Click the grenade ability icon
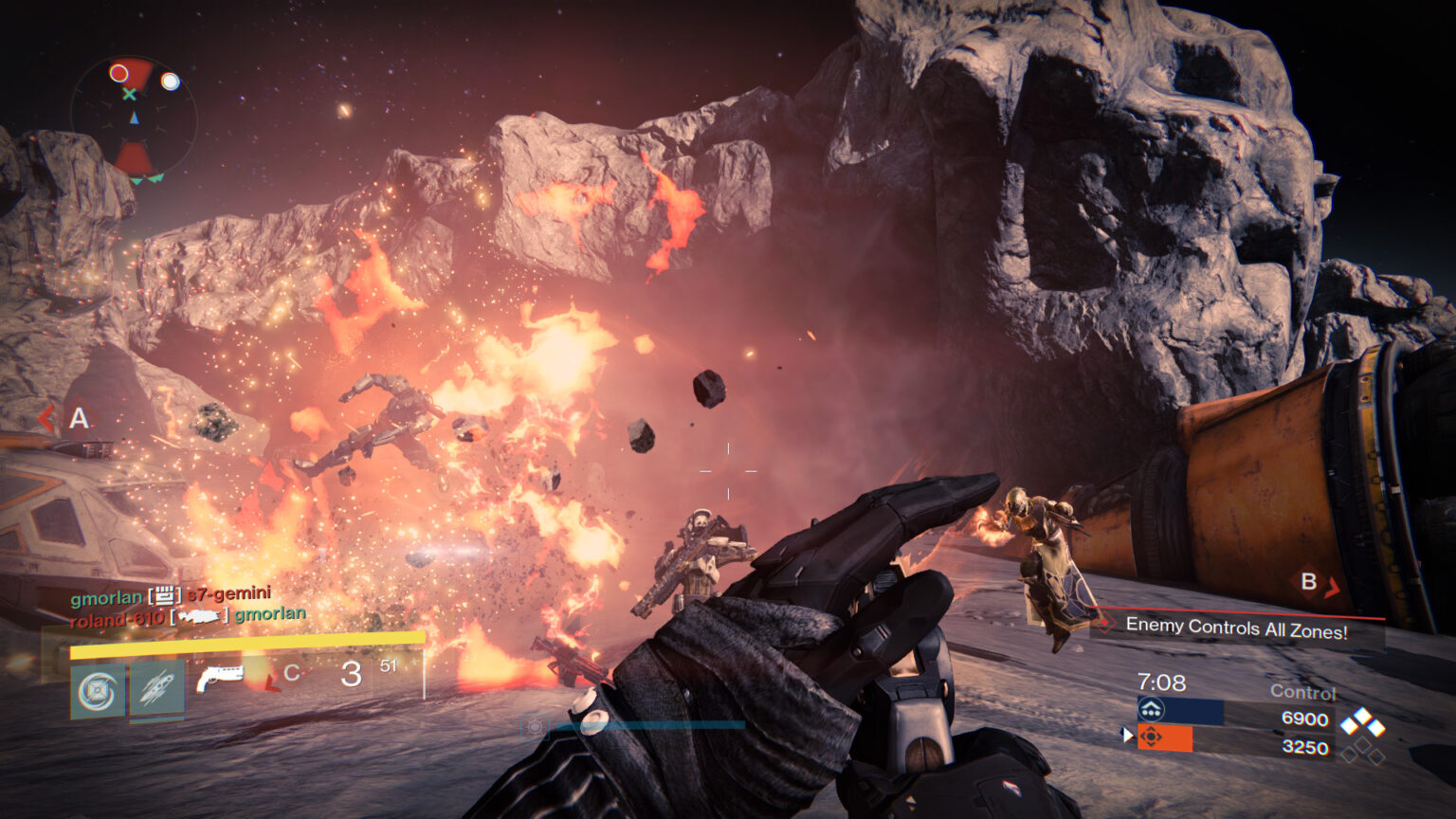 pos(158,689)
